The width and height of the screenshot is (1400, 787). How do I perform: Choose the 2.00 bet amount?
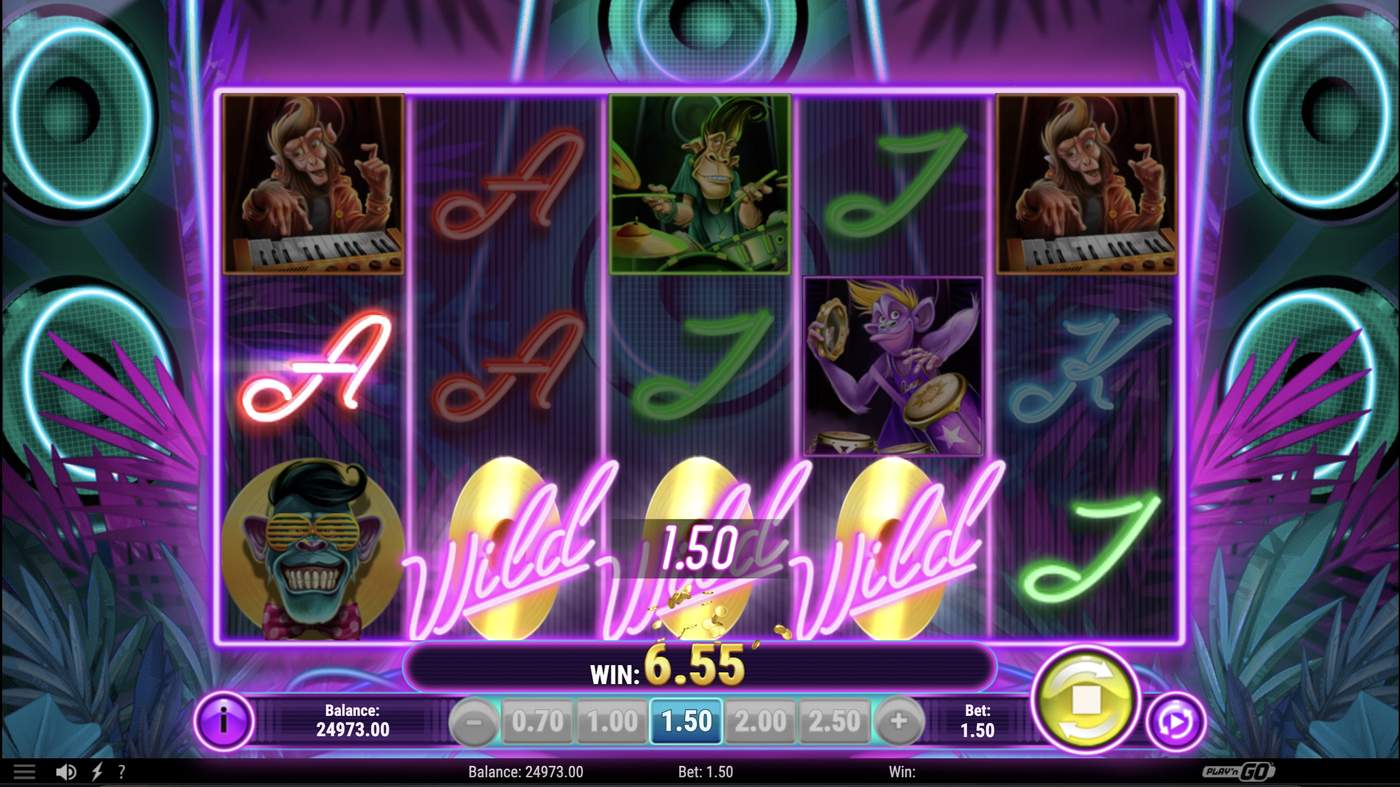click(x=760, y=719)
